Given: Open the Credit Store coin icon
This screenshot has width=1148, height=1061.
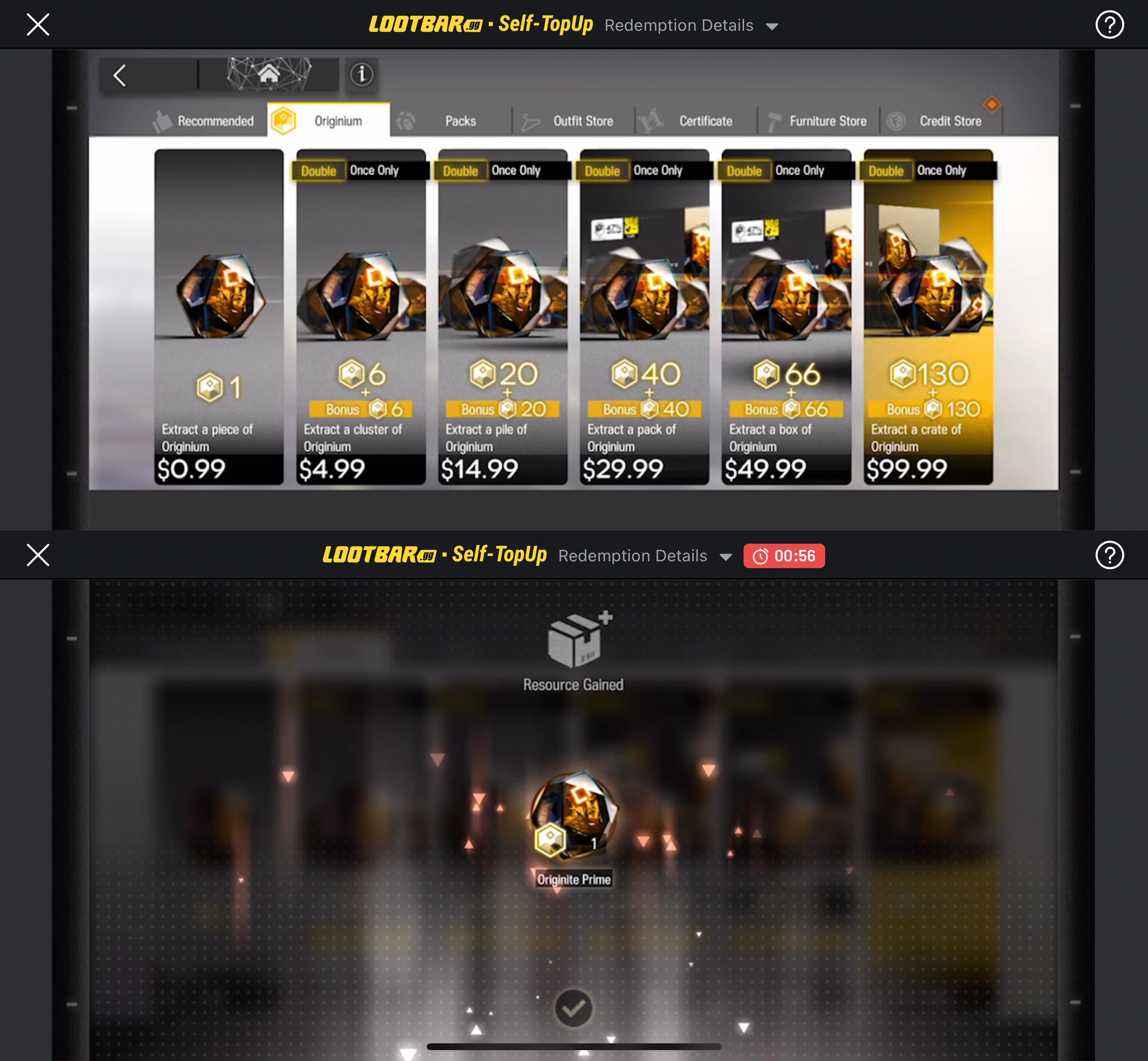Looking at the screenshot, I should (896, 120).
